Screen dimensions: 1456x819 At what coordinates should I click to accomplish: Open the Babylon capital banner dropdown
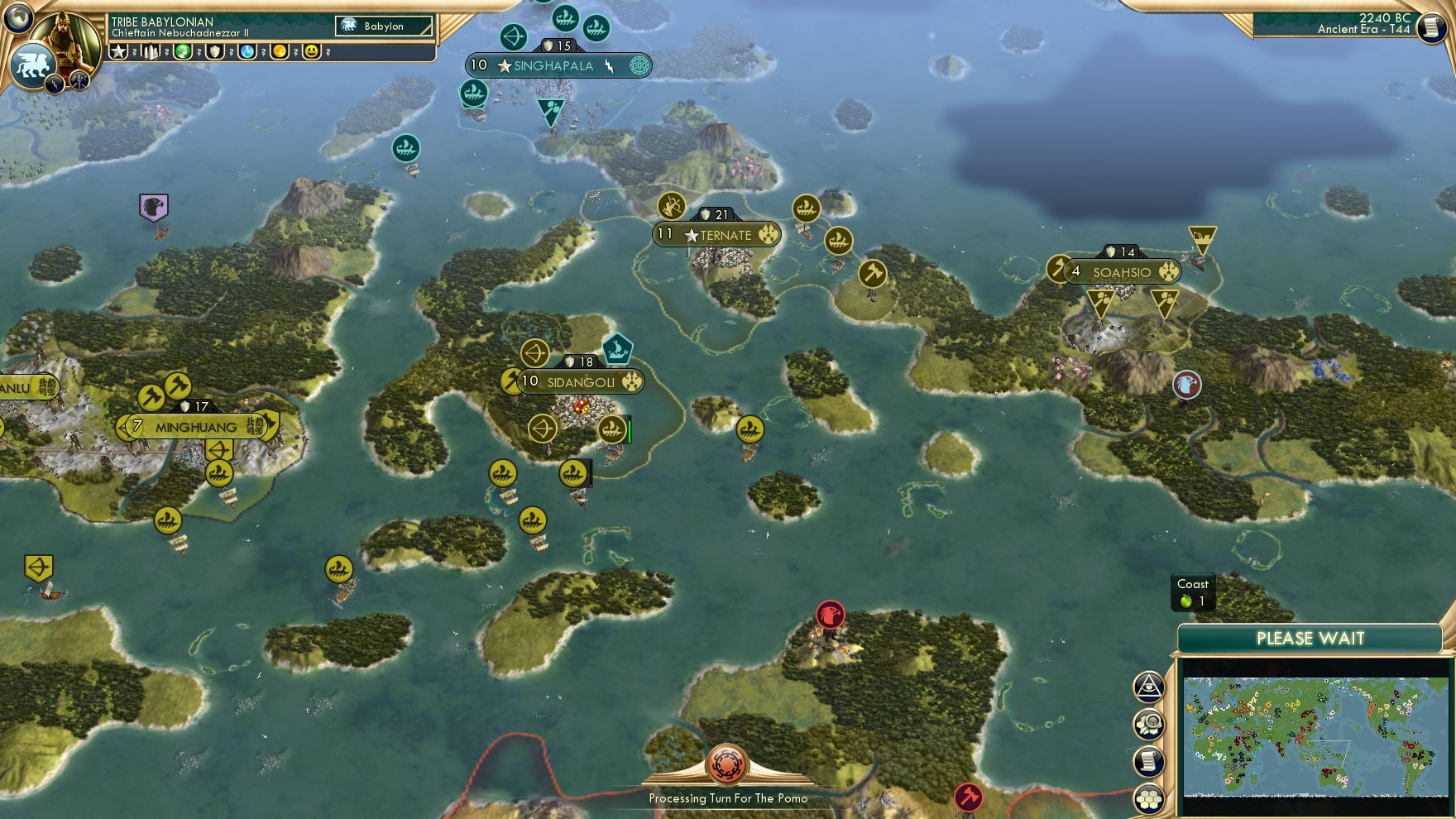(384, 26)
